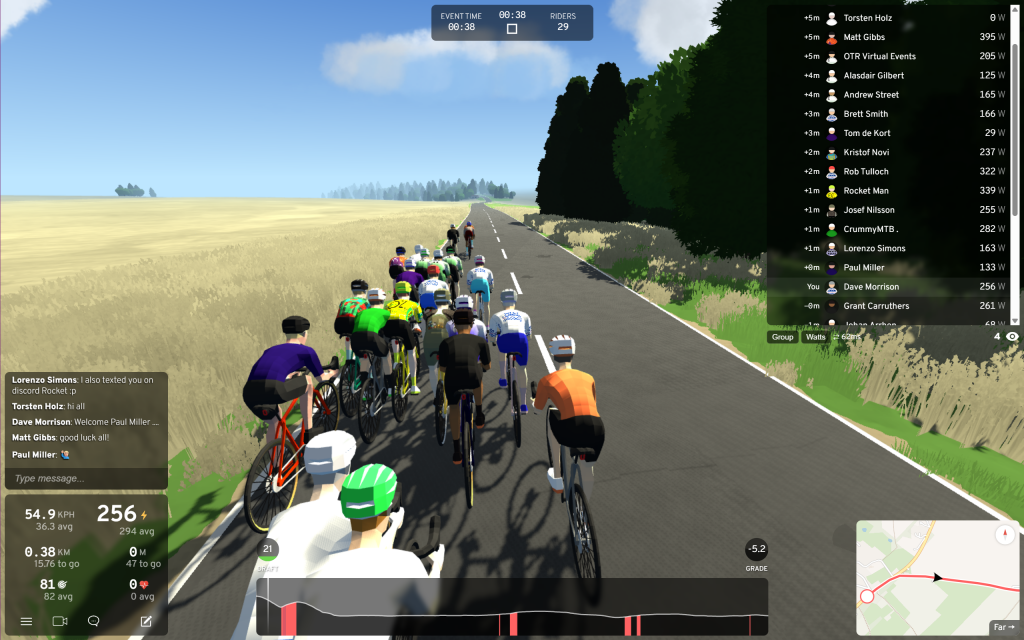This screenshot has width=1024, height=640.
Task: Open the edit pencil icon
Action: tap(147, 621)
